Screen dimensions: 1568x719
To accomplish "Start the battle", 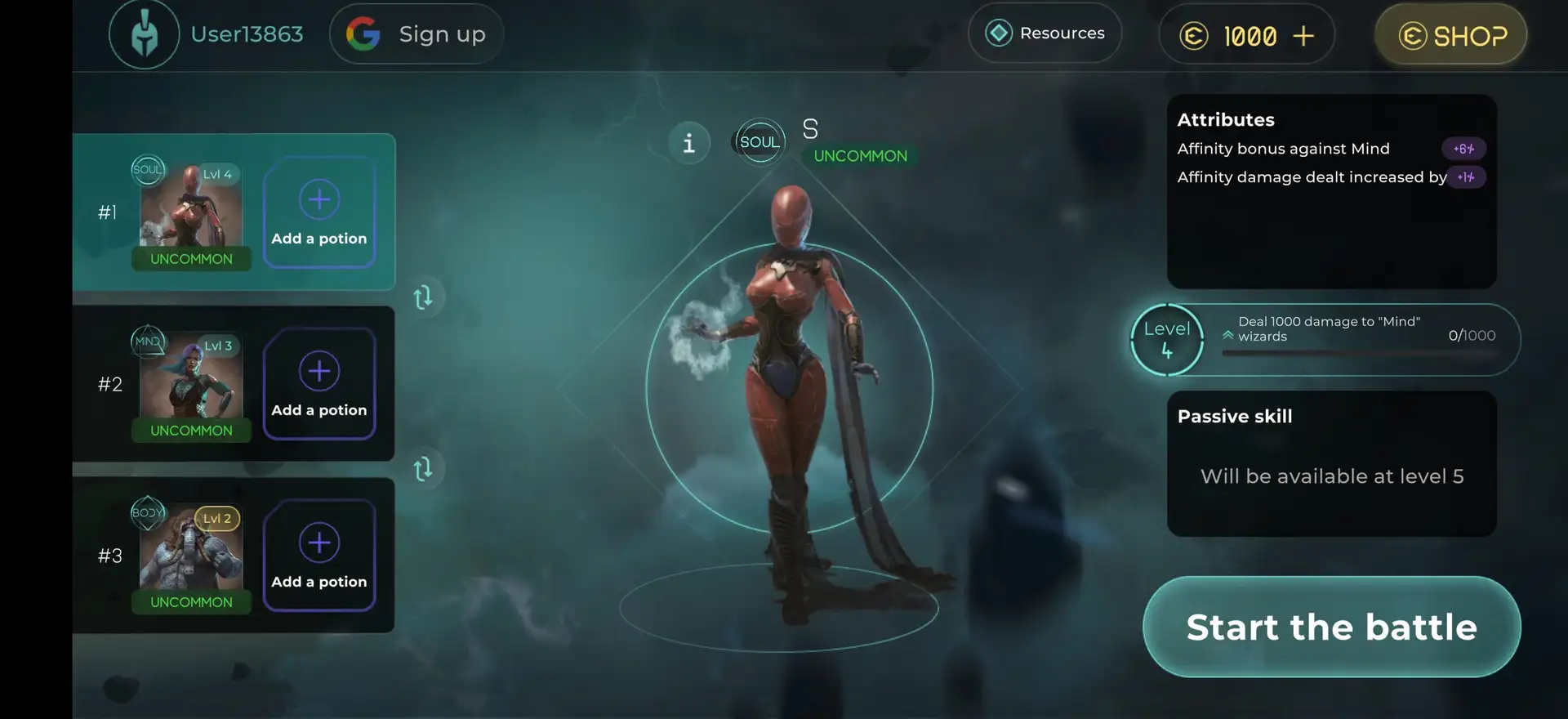I will click(x=1331, y=627).
